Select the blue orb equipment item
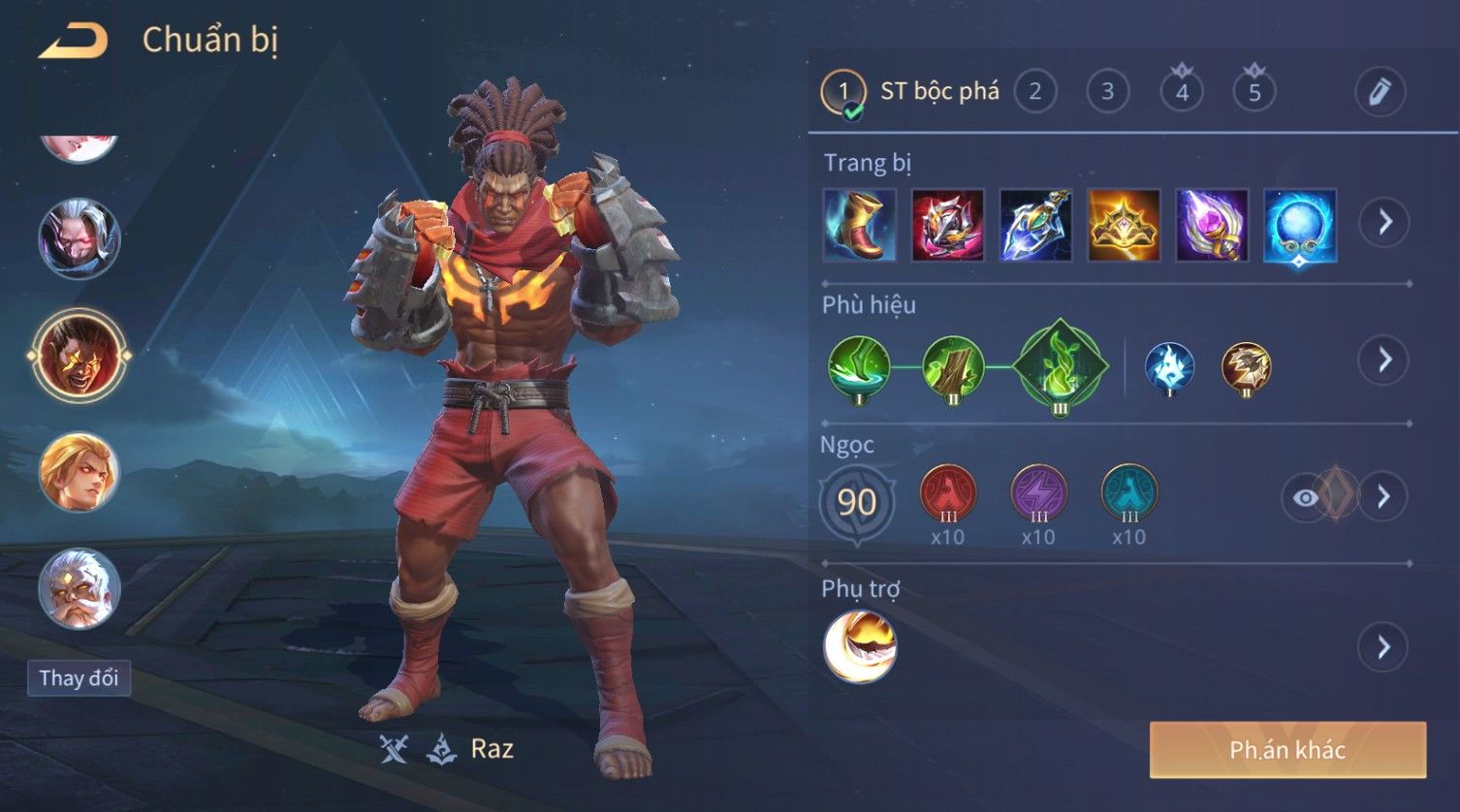This screenshot has width=1460, height=812. click(1300, 225)
